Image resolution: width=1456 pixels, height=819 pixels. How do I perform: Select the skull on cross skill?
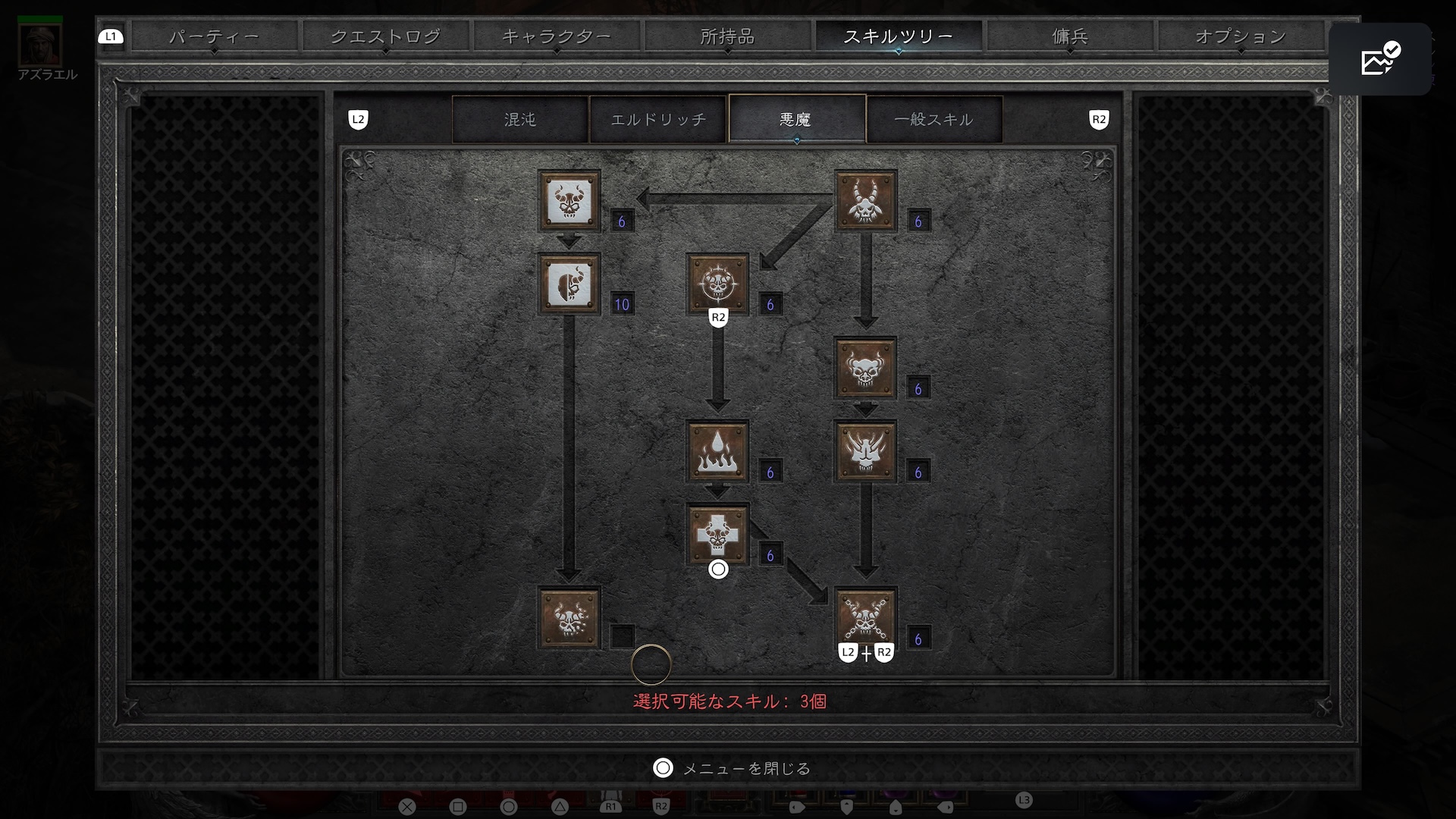point(717,535)
